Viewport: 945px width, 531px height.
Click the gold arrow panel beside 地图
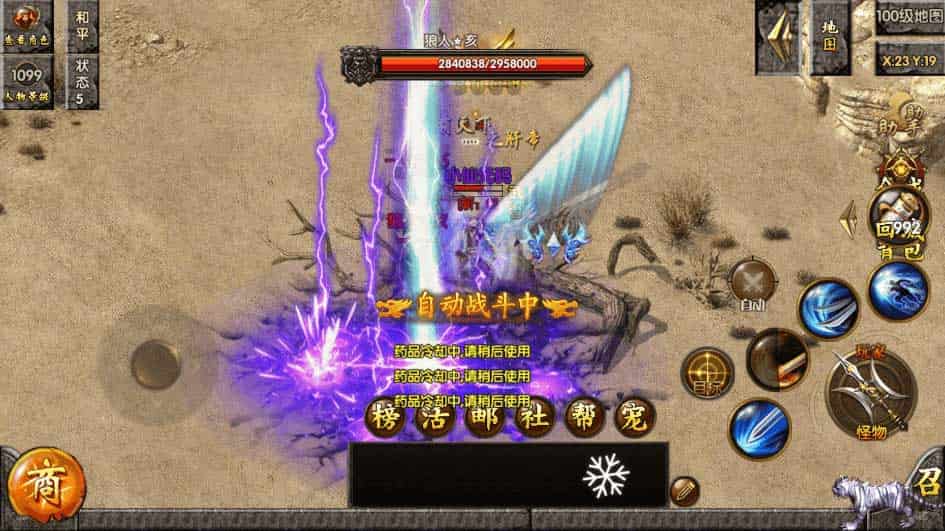point(777,36)
